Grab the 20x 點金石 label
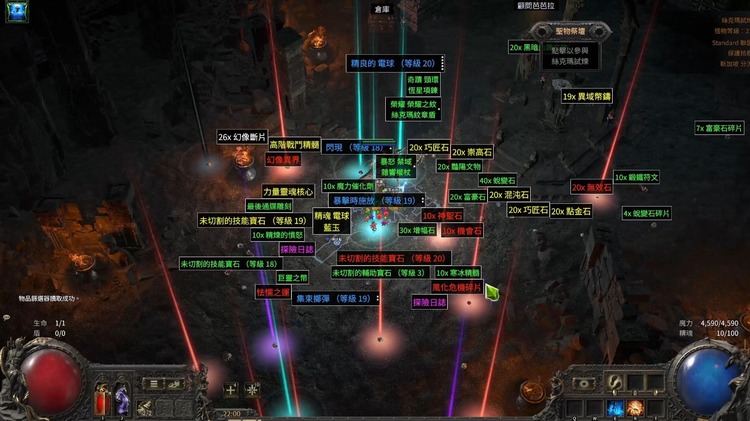The height and width of the screenshot is (421, 750). [570, 211]
